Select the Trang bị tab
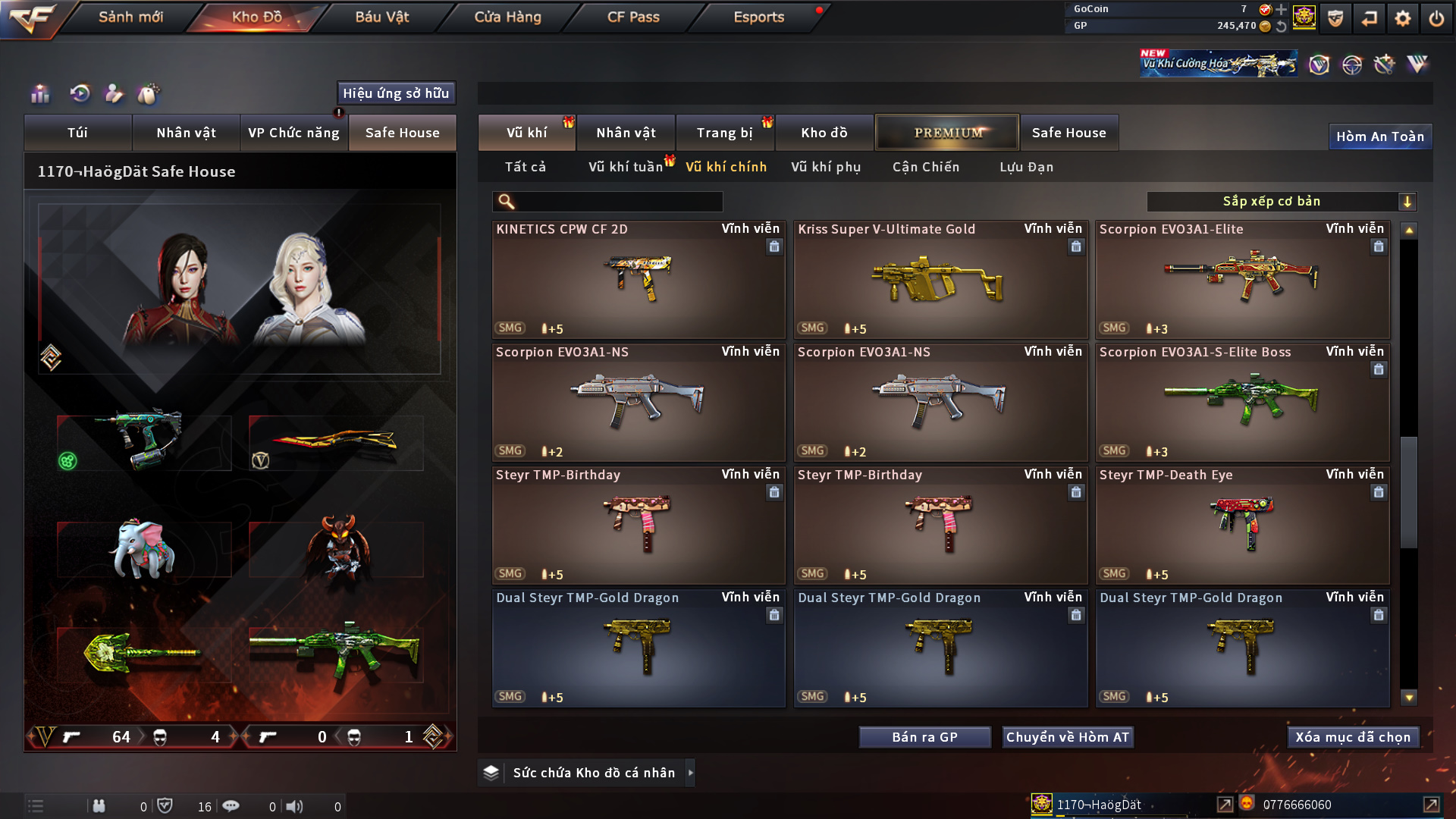 (x=724, y=133)
